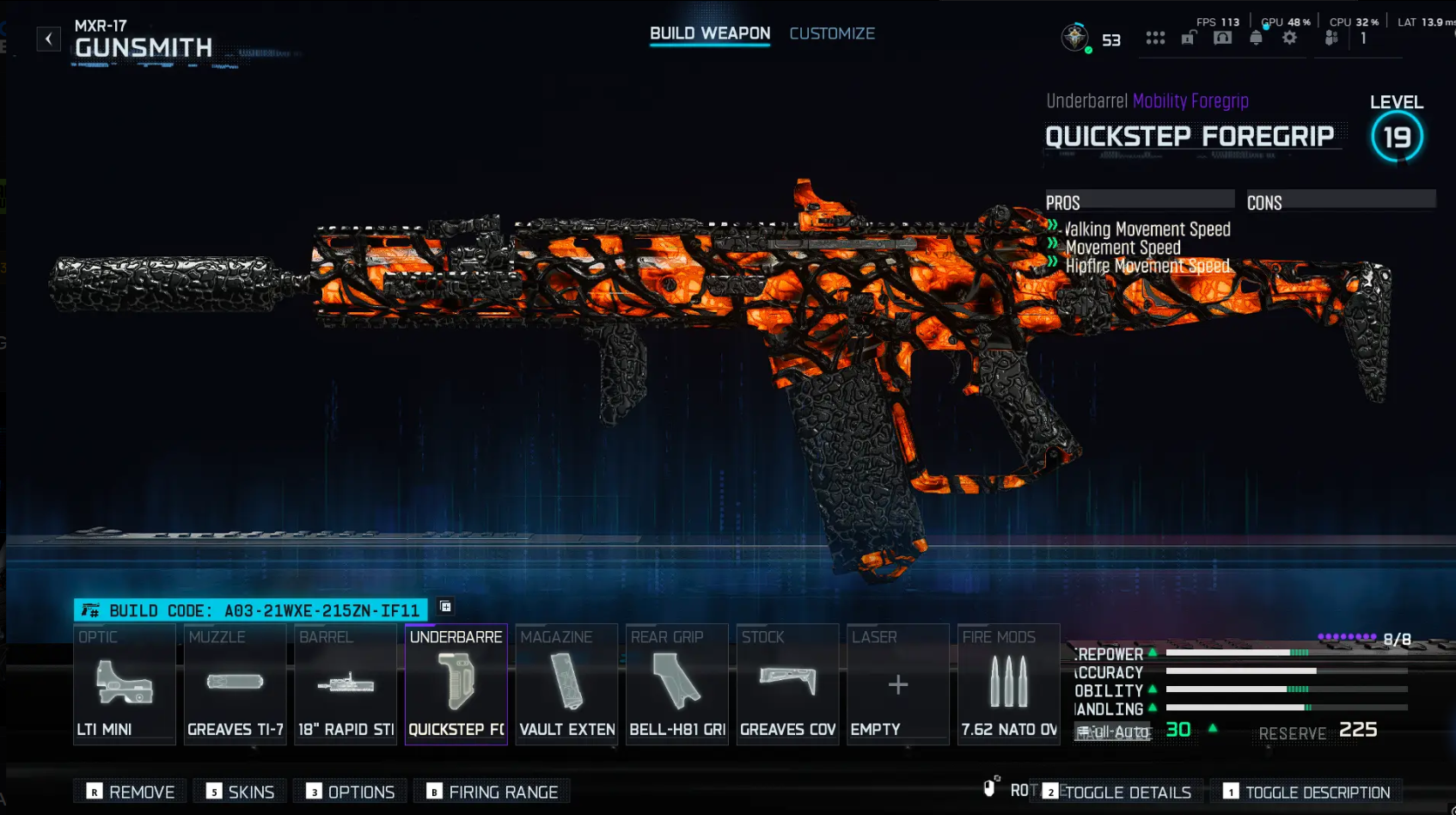Click the Skins button
The image size is (1456, 815).
pyautogui.click(x=239, y=791)
